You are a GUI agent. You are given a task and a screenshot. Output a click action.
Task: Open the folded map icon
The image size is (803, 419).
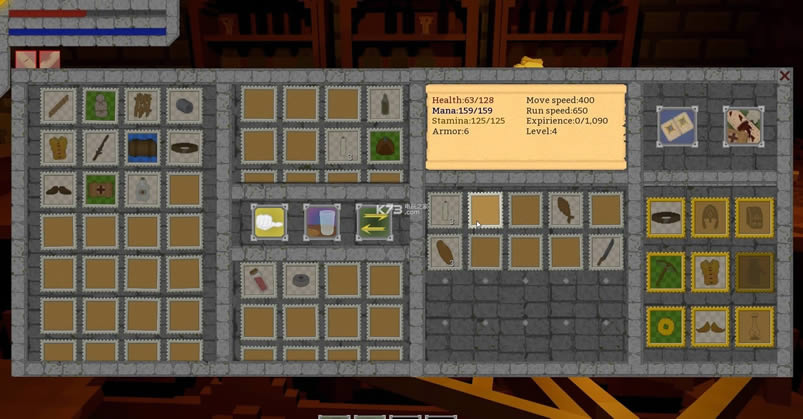pyautogui.click(x=677, y=126)
